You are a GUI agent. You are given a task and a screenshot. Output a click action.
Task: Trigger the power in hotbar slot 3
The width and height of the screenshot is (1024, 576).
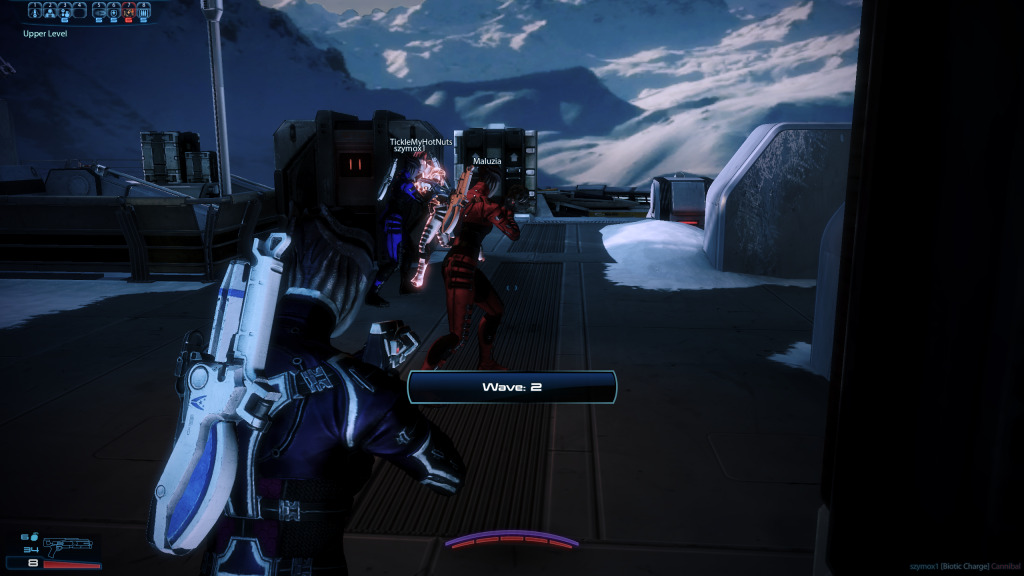click(x=65, y=13)
